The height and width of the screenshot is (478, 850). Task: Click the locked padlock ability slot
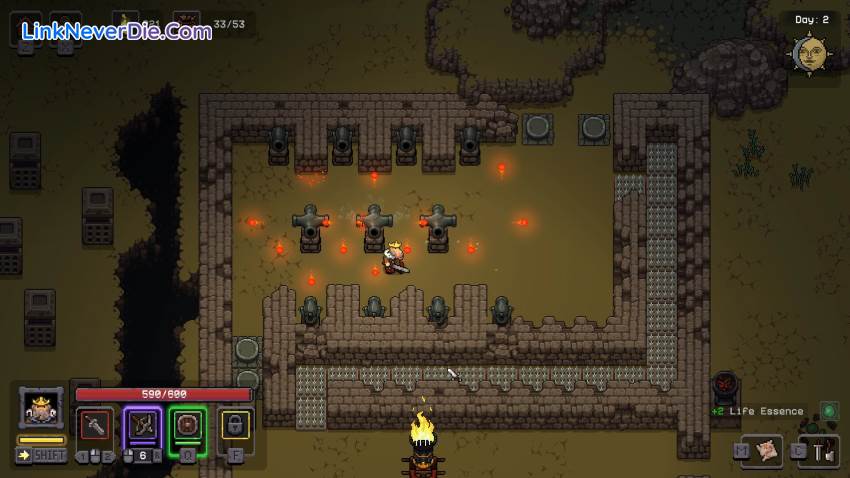click(x=236, y=424)
